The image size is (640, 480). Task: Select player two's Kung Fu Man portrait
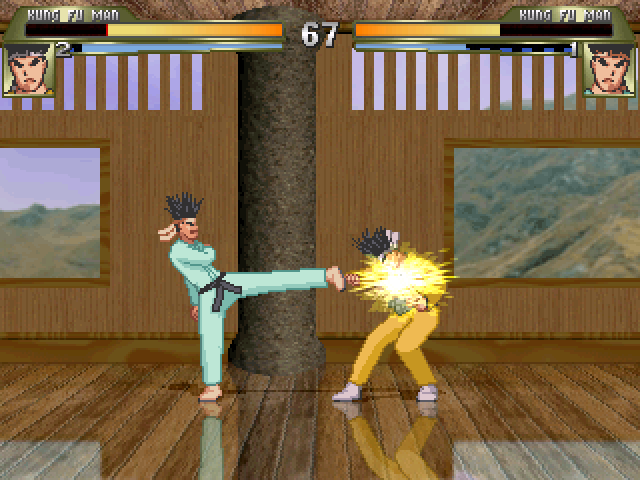point(609,69)
